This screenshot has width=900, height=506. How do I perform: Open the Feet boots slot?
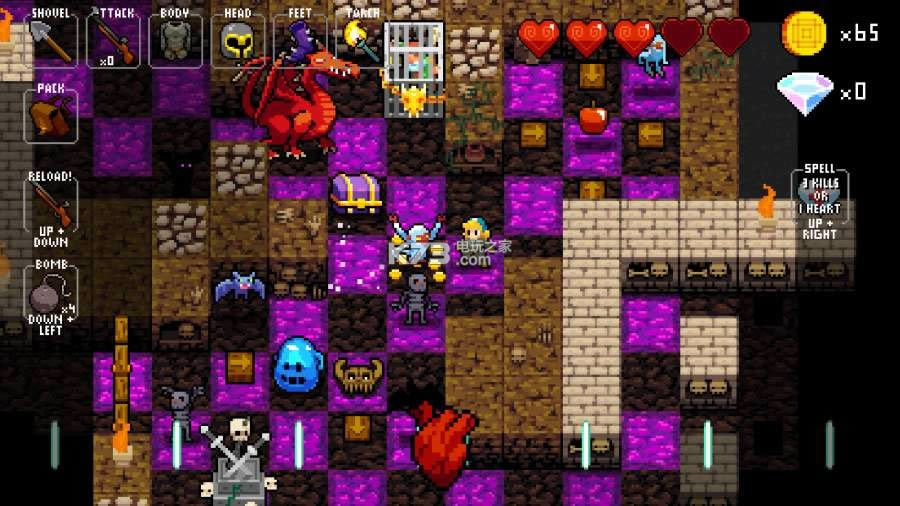[299, 40]
